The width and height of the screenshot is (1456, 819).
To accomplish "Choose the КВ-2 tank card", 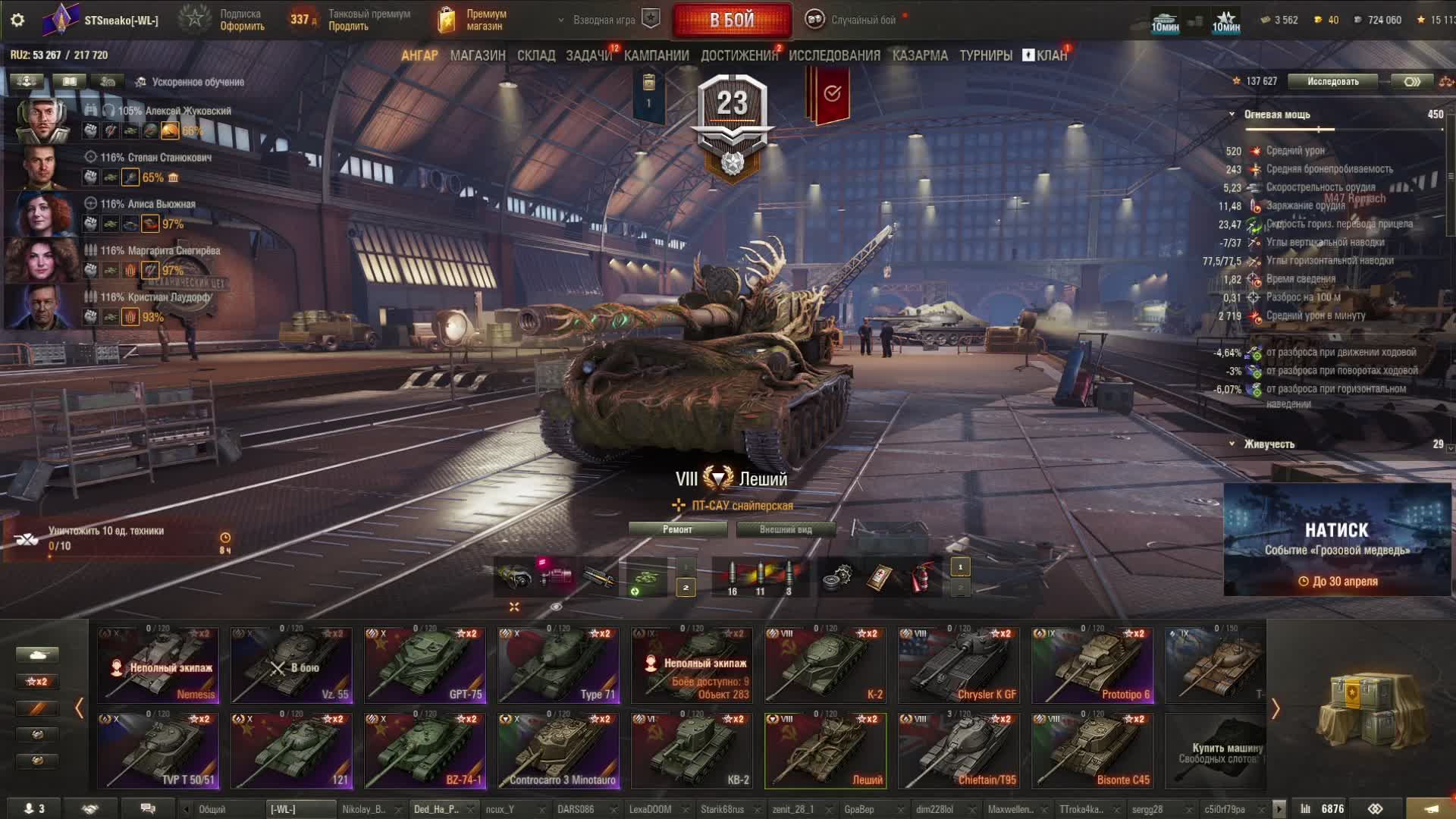I will (x=692, y=751).
